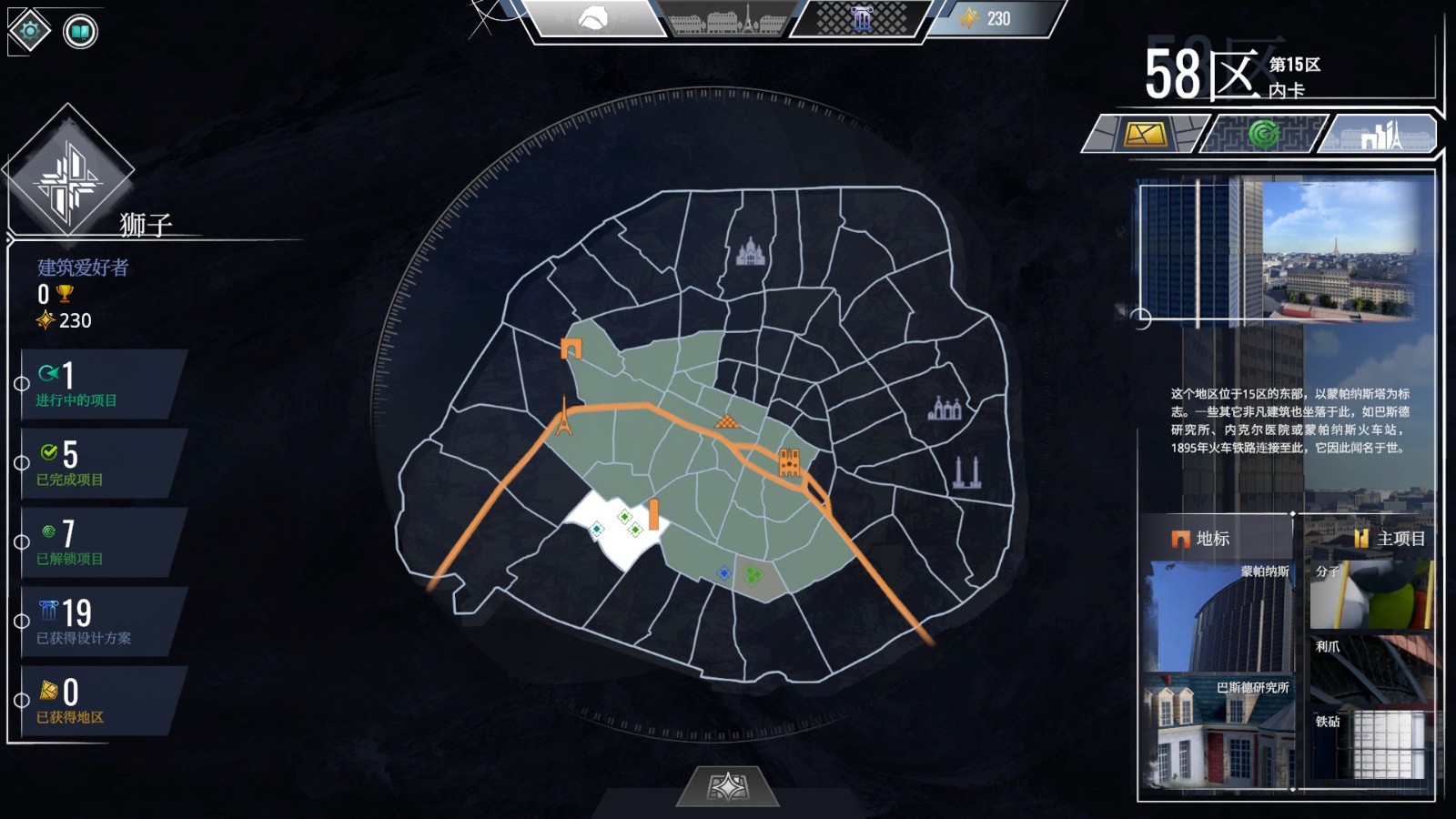Screen dimensions: 1456x819
Task: Select the 铁砧 project thumbnail
Action: click(1370, 743)
